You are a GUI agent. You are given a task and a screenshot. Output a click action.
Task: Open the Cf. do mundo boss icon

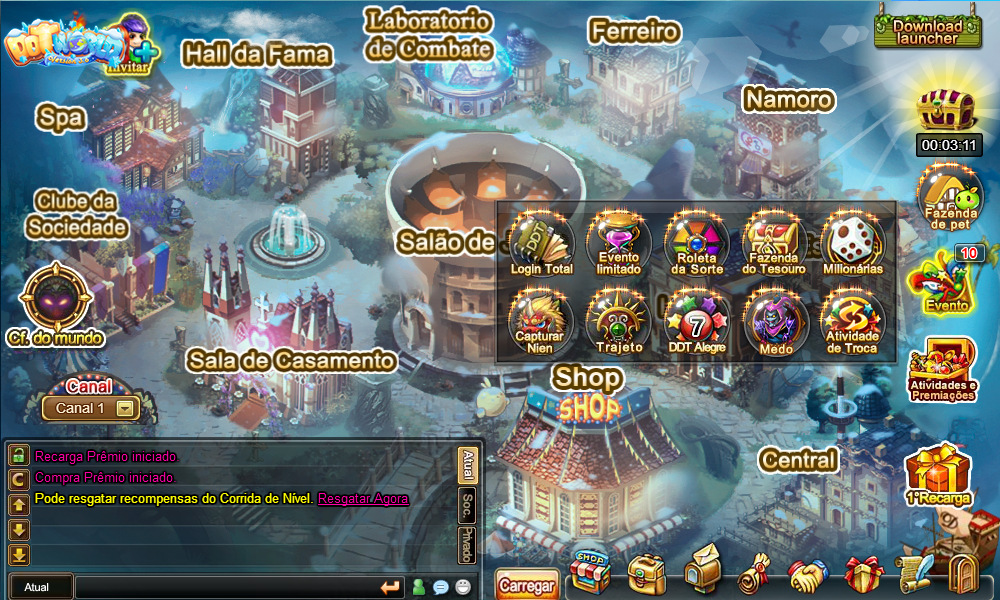tap(56, 302)
